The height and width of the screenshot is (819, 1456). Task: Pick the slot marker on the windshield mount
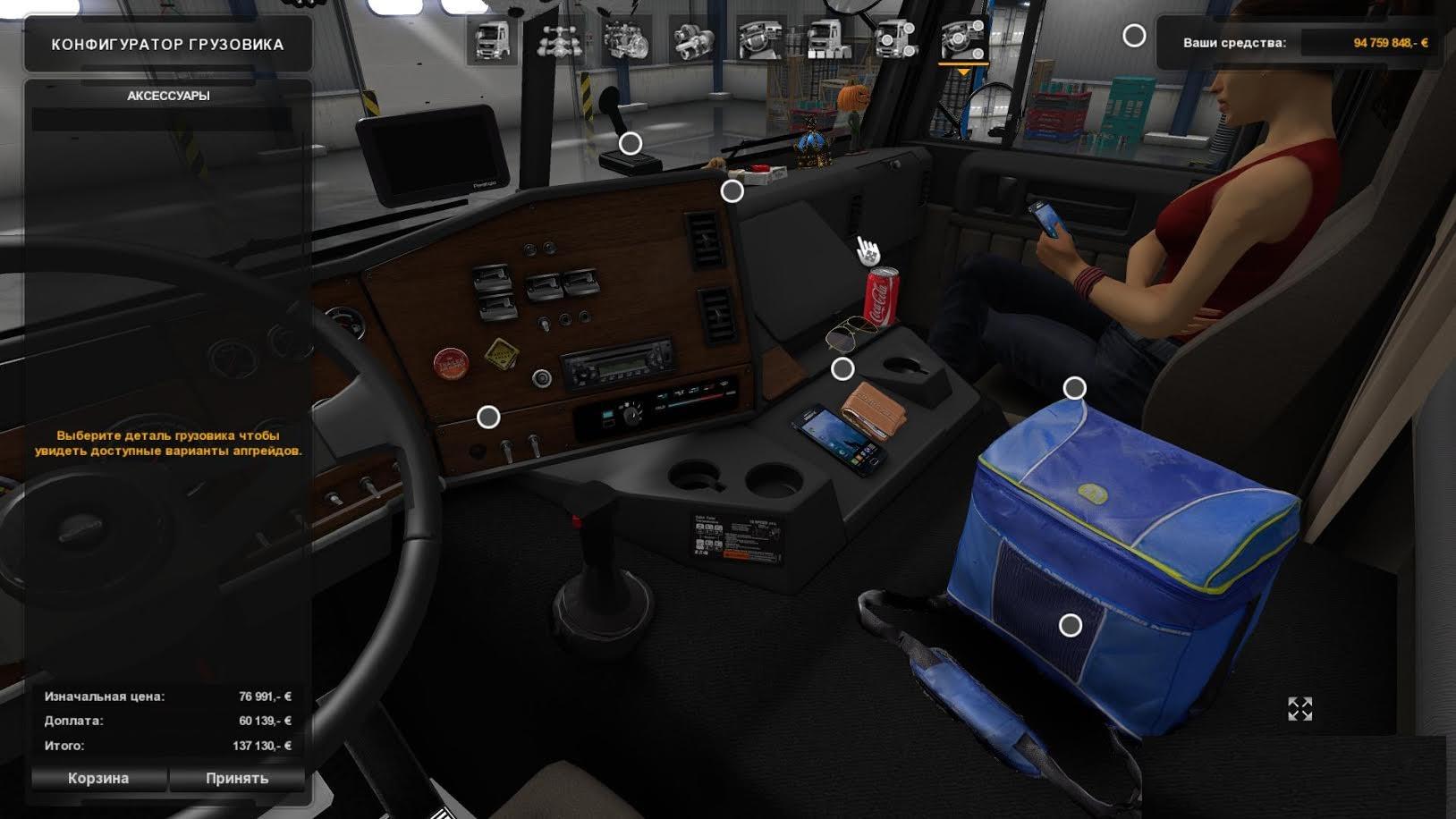pos(631,143)
